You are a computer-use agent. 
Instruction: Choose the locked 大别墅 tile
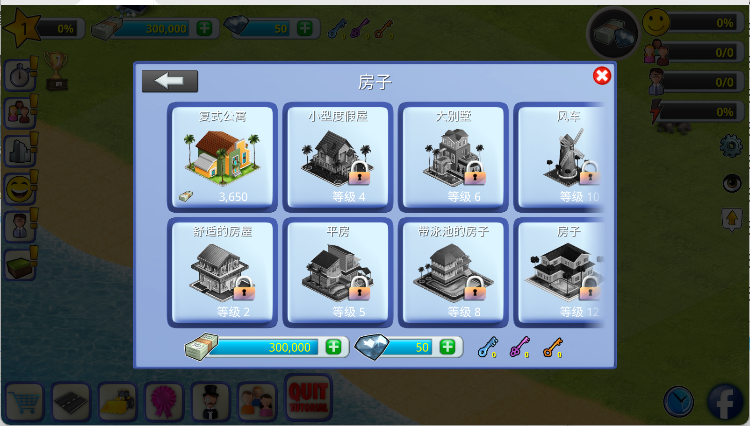[x=453, y=155]
